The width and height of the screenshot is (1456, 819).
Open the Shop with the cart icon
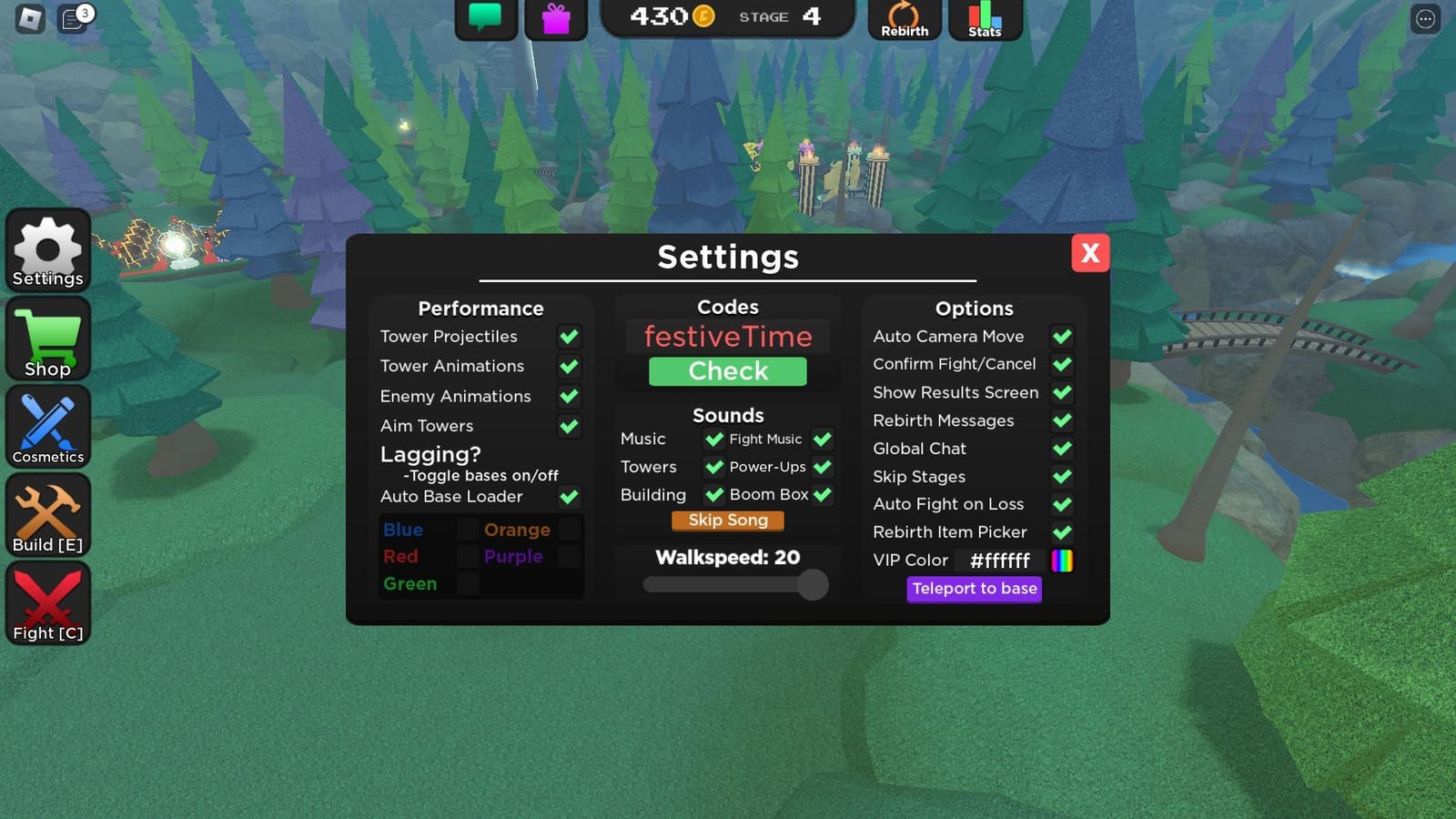point(47,337)
